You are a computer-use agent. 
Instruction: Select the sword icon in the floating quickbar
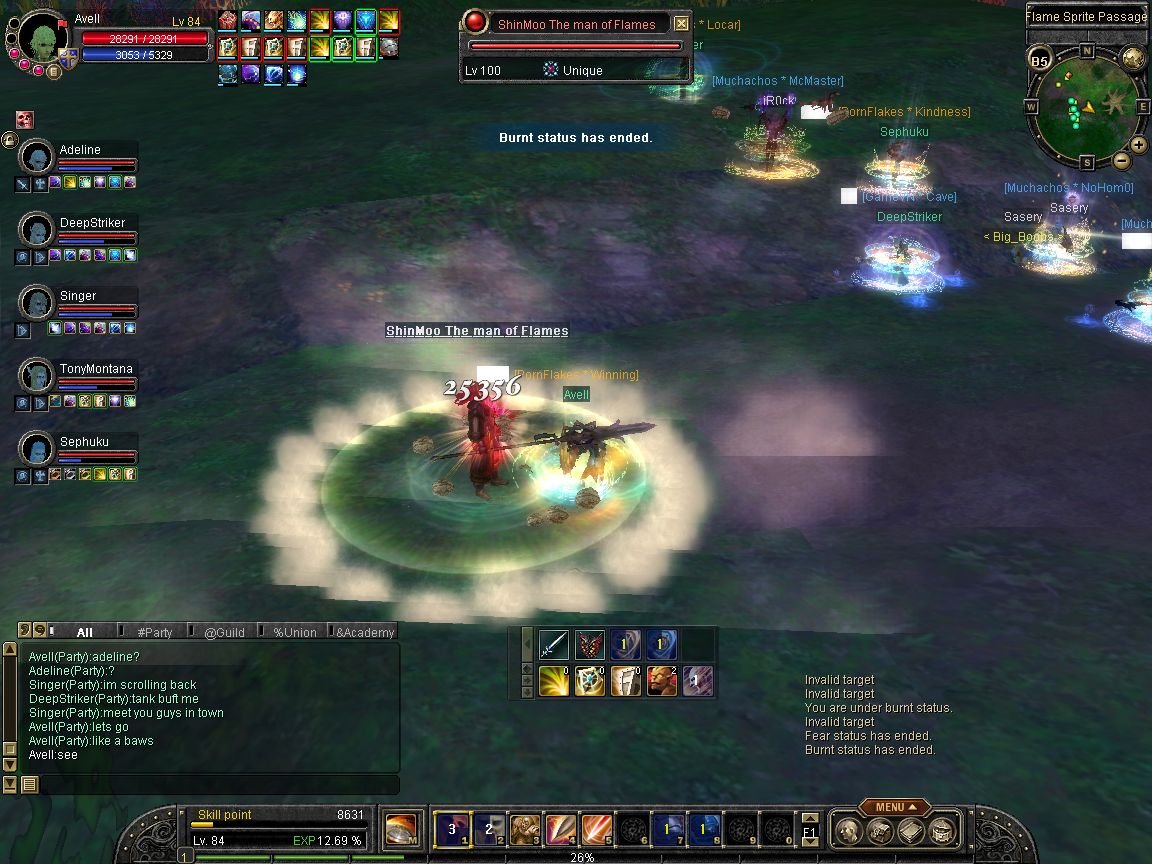pyautogui.click(x=554, y=645)
